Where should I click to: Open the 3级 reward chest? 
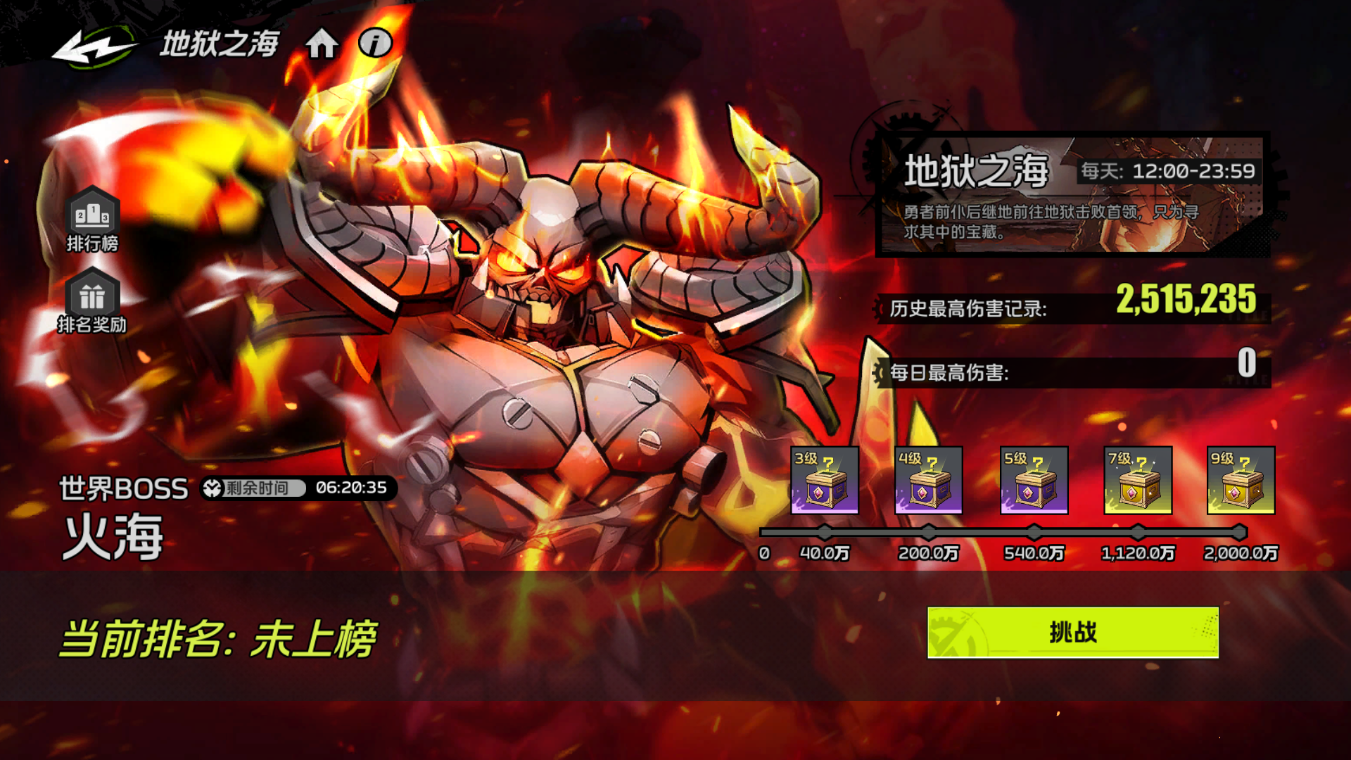tap(827, 478)
